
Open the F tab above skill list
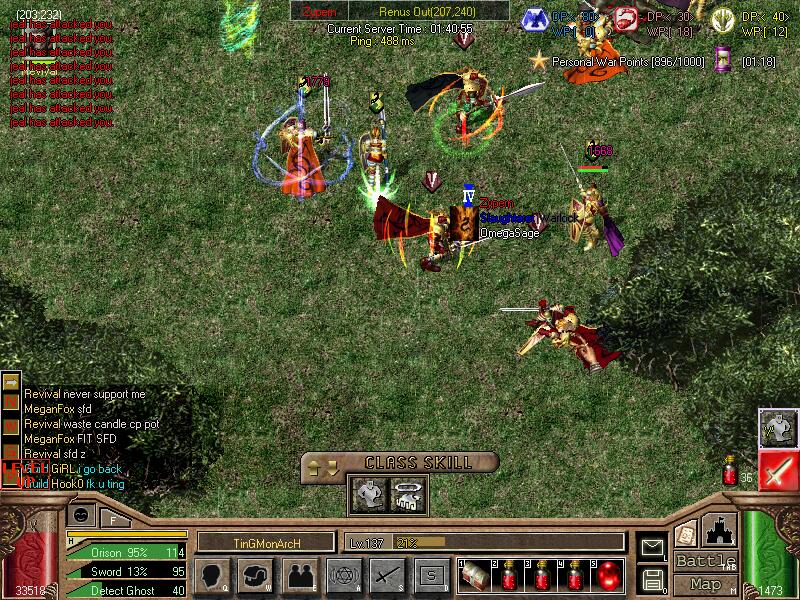coord(115,518)
